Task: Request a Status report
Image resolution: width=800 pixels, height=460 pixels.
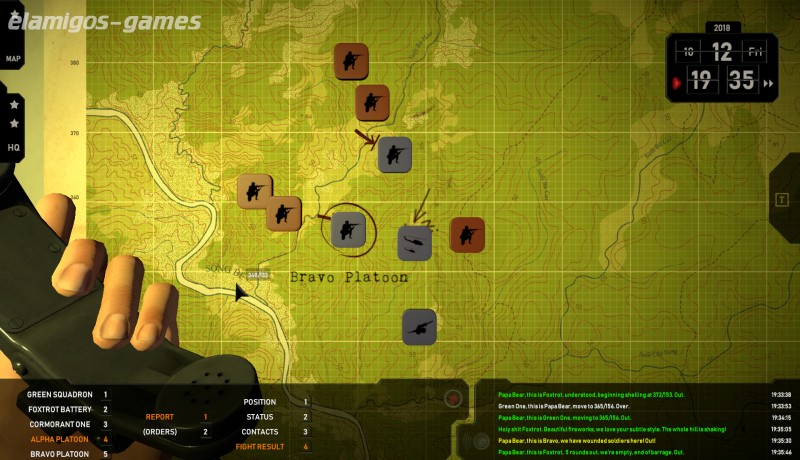Action: point(259,417)
